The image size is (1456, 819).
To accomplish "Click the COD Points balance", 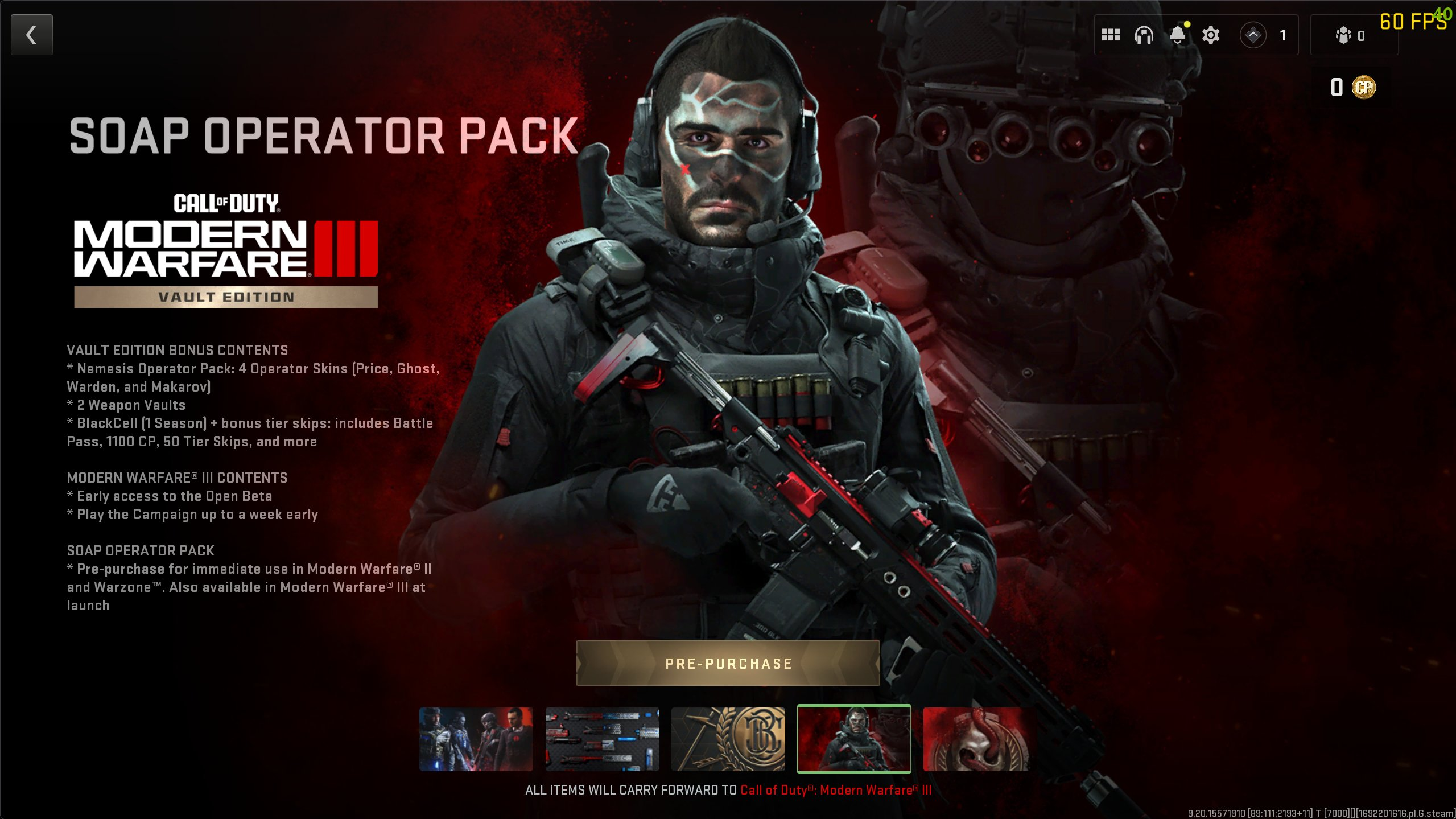I will click(x=1352, y=87).
